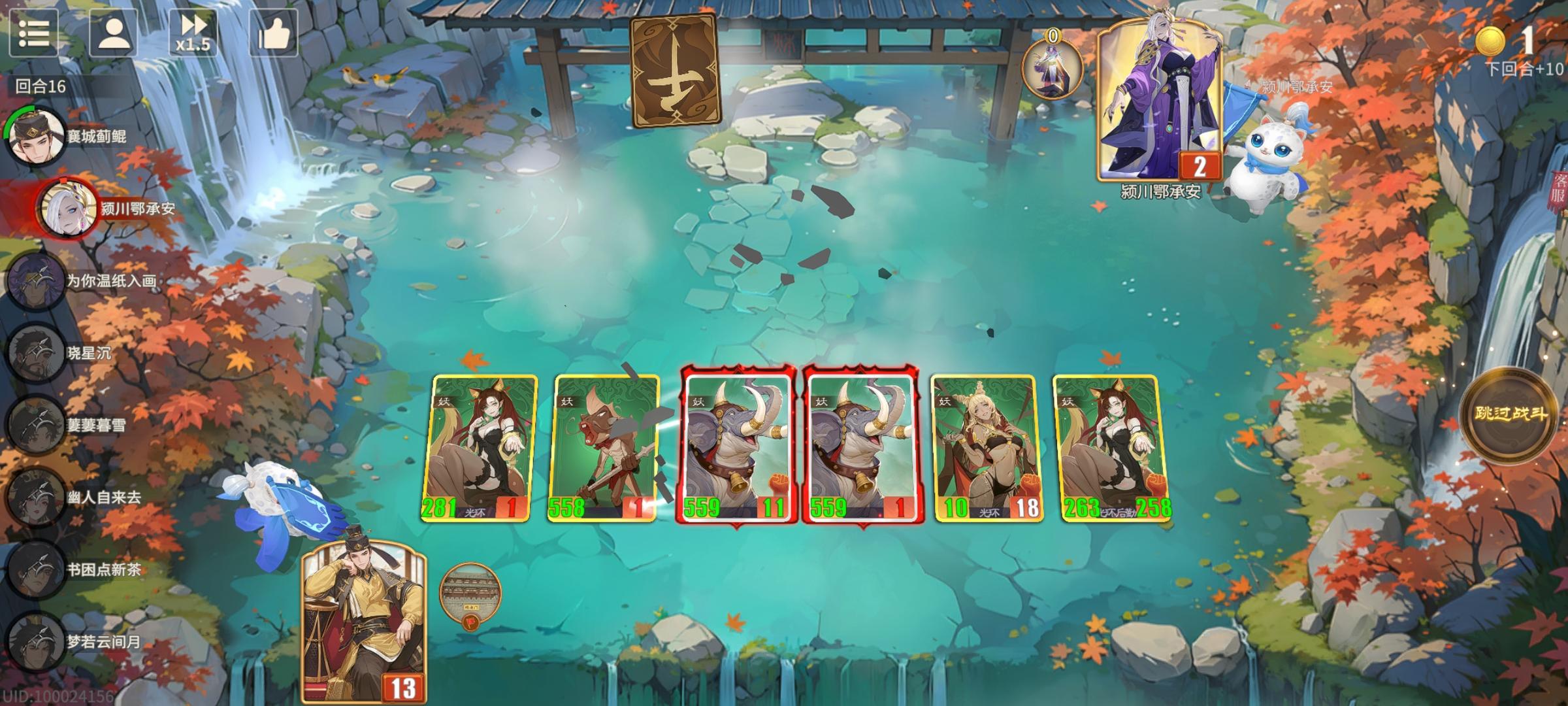Toggle the x1.5 battle speed
The width and height of the screenshot is (1568, 706).
click(x=193, y=34)
